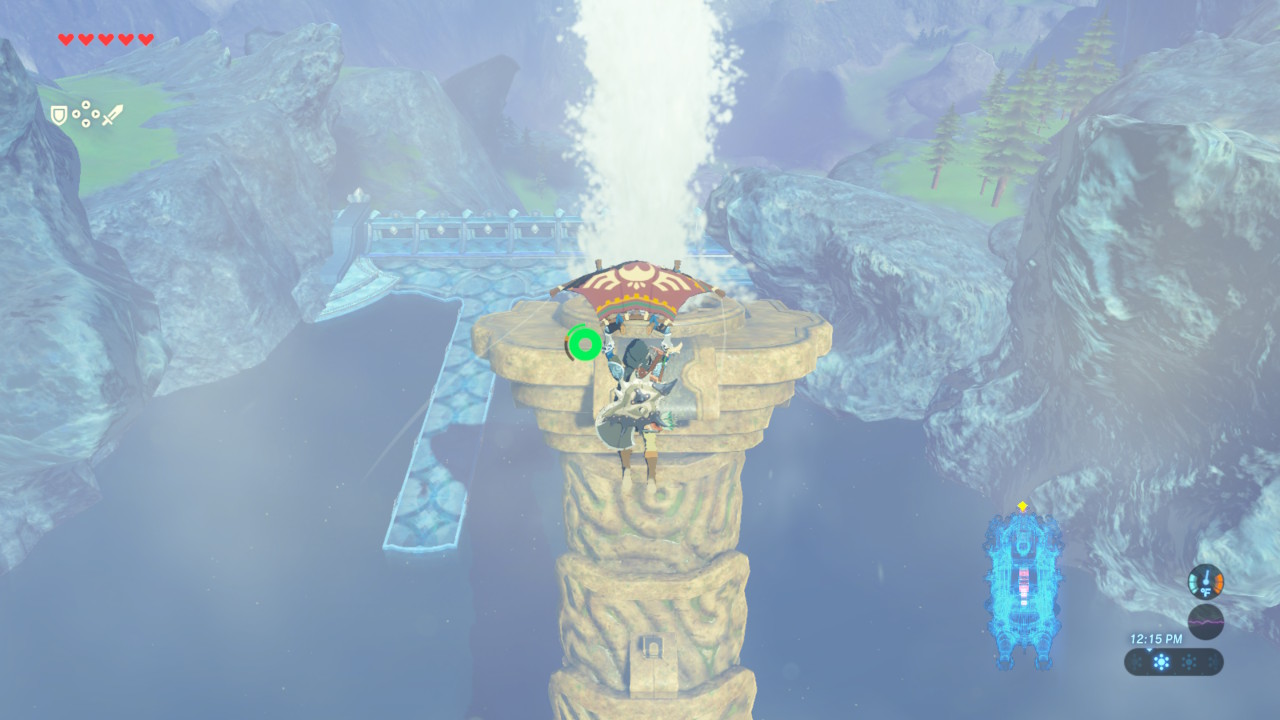Click the yellow diamond marker above the minimap

click(1022, 506)
